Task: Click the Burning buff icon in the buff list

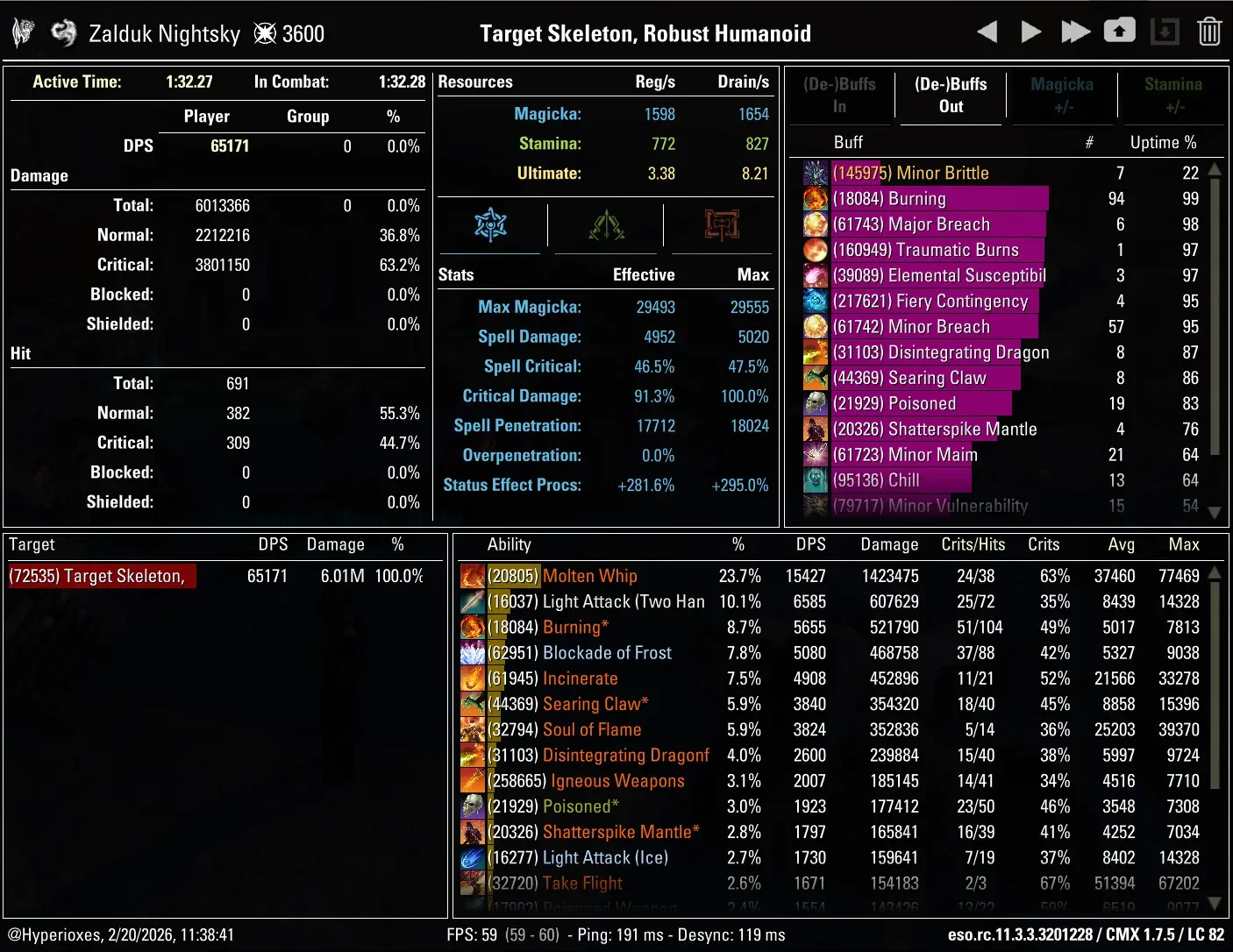Action: [x=815, y=199]
